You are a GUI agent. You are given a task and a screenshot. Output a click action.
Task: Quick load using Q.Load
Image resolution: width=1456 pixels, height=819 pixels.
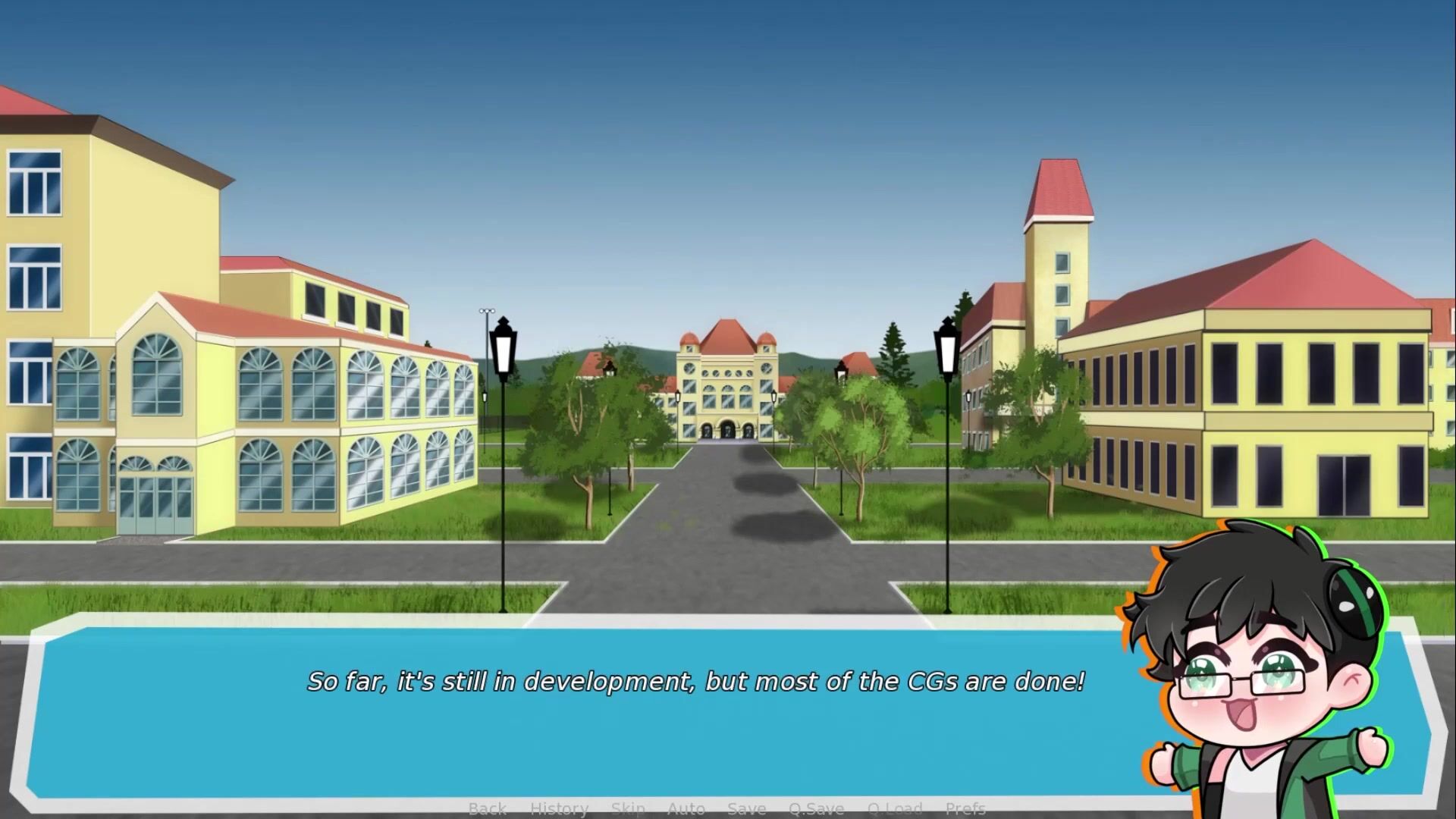[x=895, y=808]
